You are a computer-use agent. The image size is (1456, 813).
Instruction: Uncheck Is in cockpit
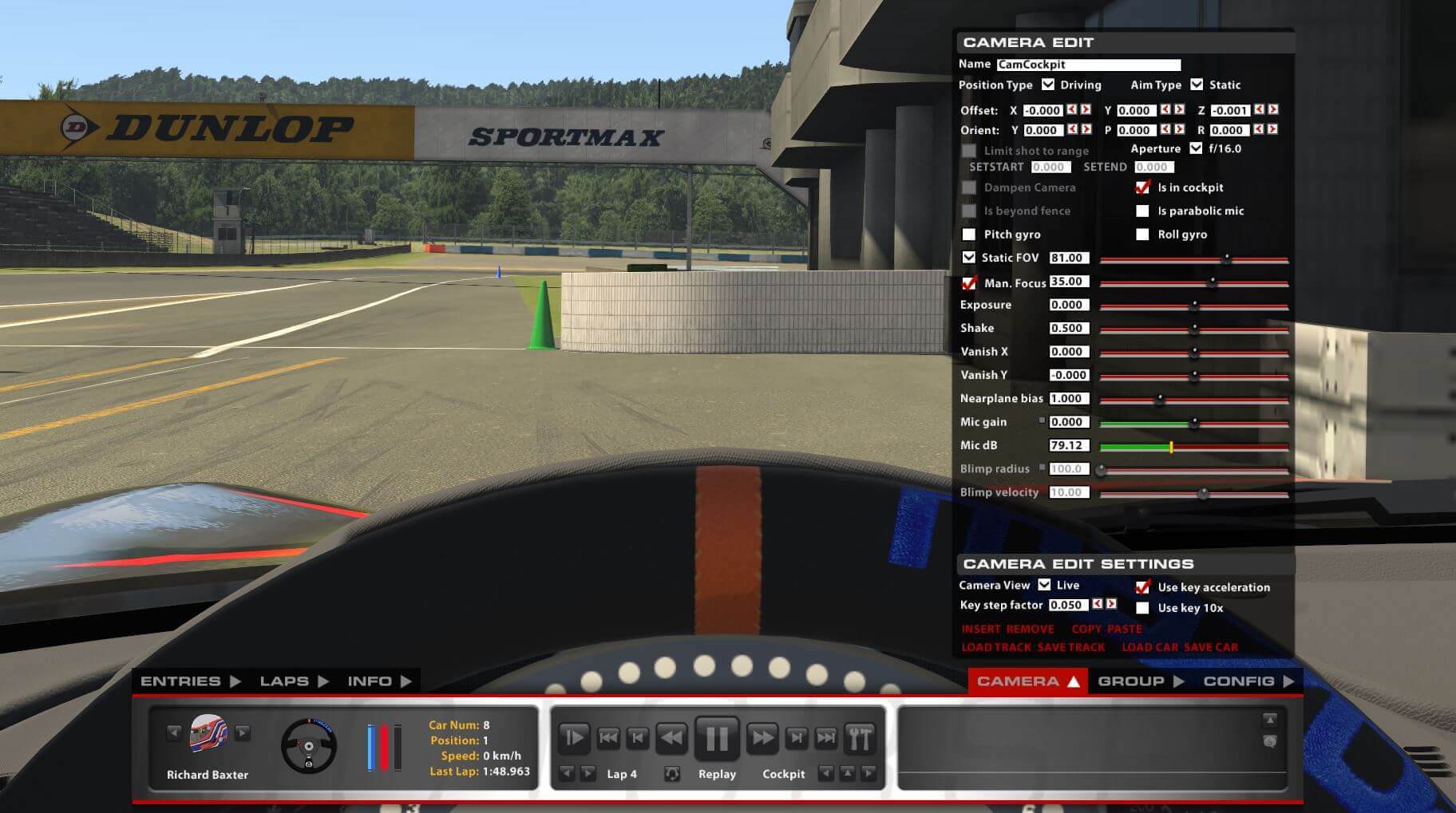[x=1142, y=187]
